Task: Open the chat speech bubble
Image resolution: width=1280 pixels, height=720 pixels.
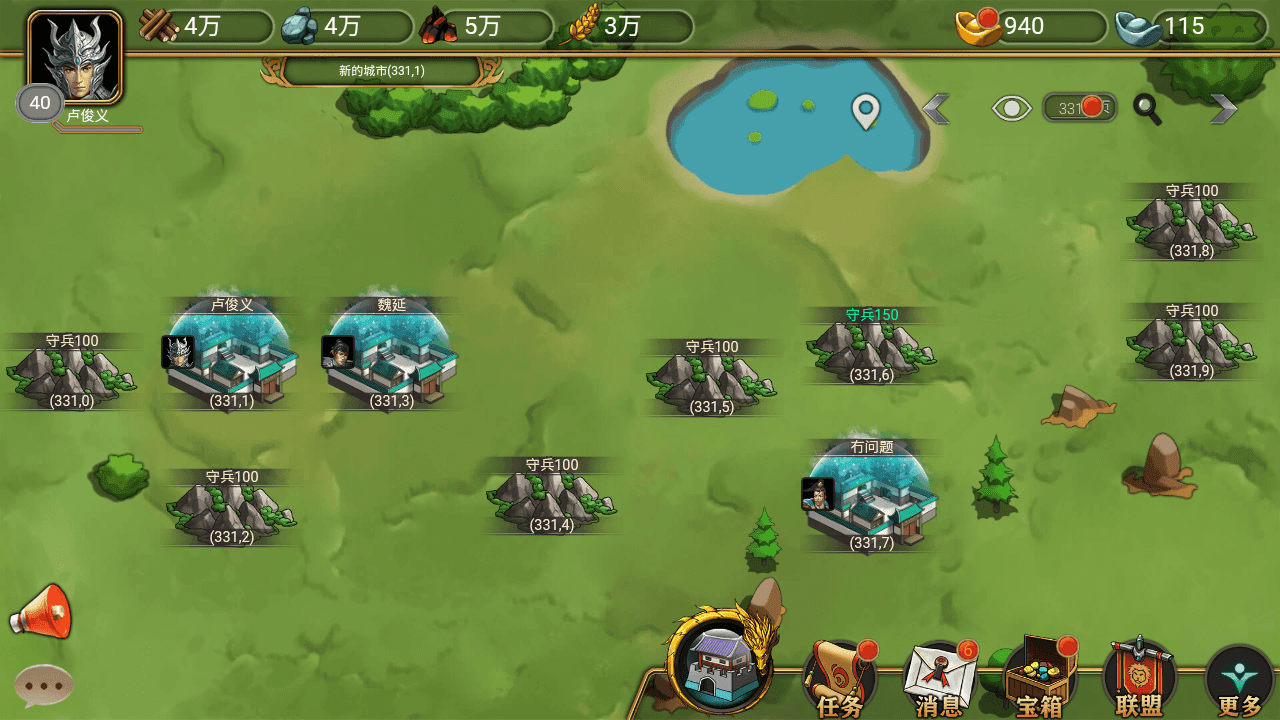Action: point(44,686)
